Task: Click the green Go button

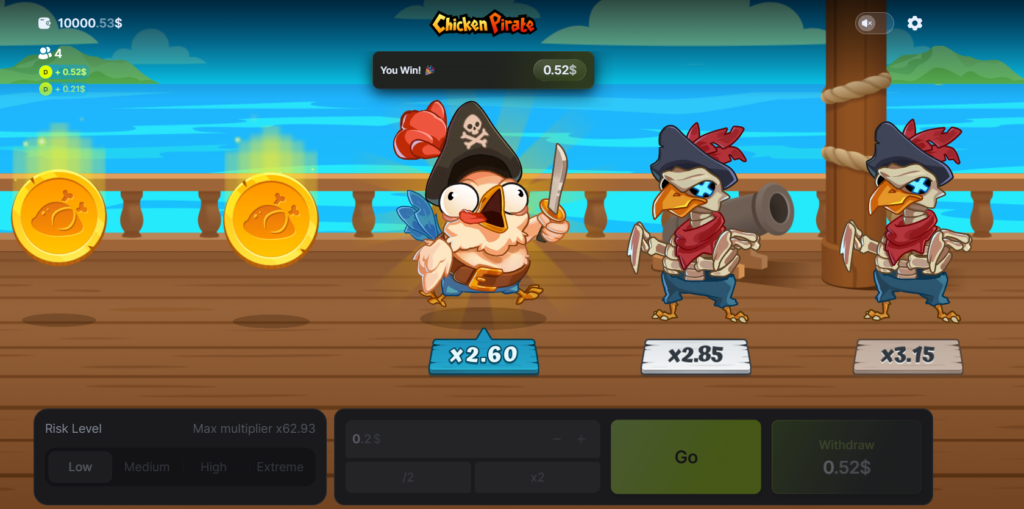Action: [685, 457]
